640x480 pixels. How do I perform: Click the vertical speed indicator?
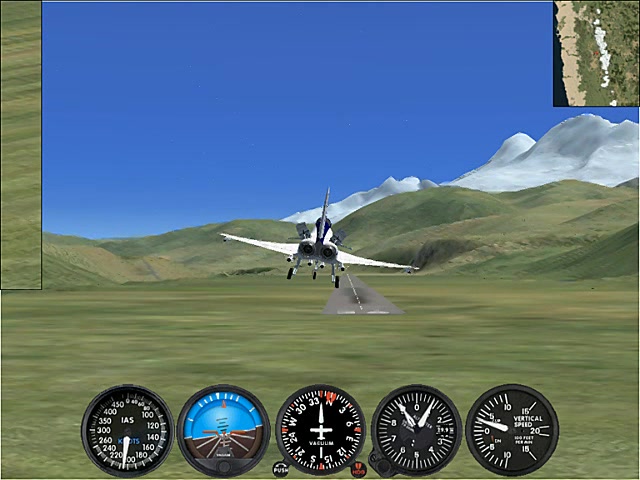pyautogui.click(x=511, y=430)
